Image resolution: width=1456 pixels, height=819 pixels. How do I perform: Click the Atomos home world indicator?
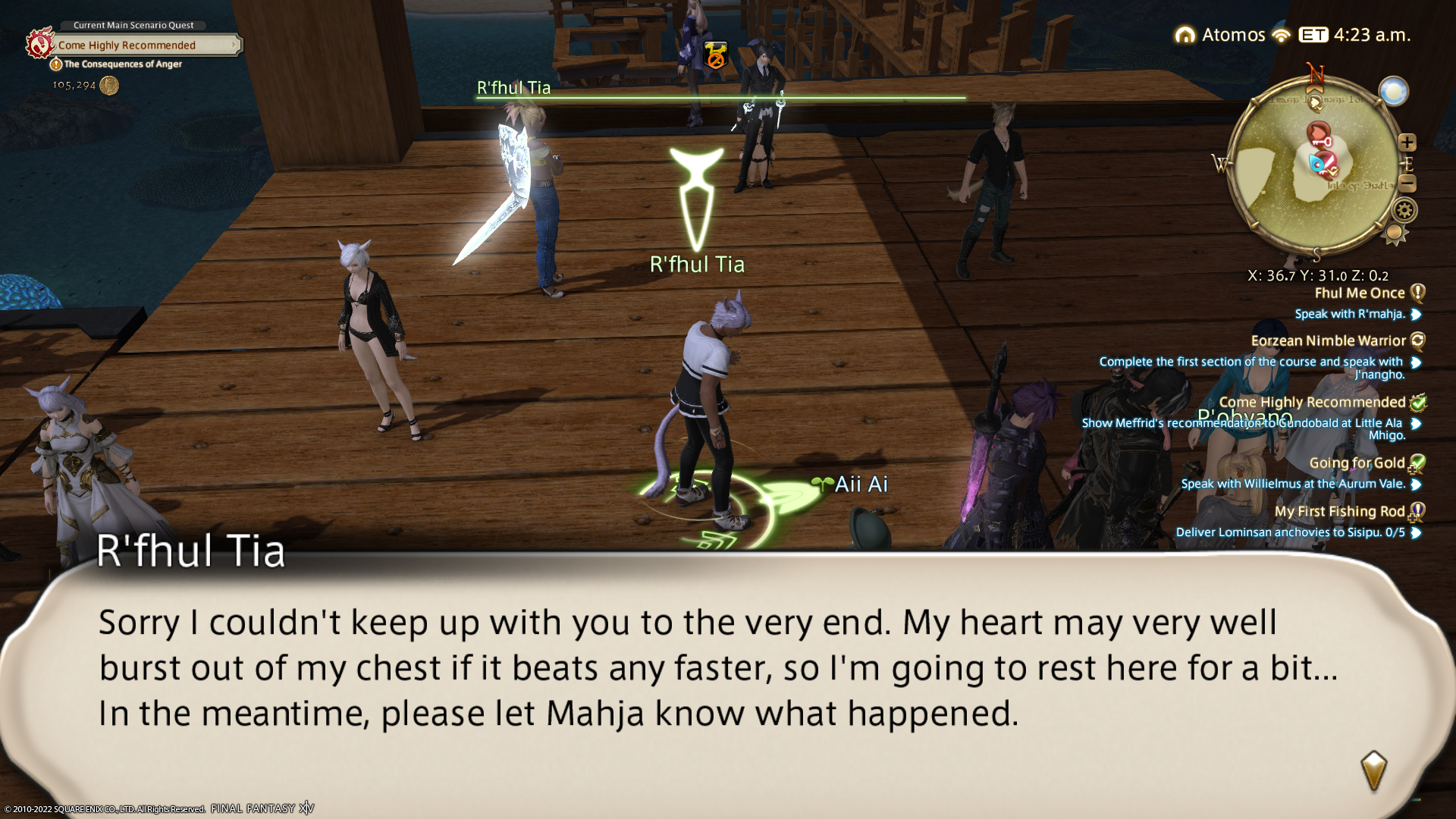click(1219, 35)
